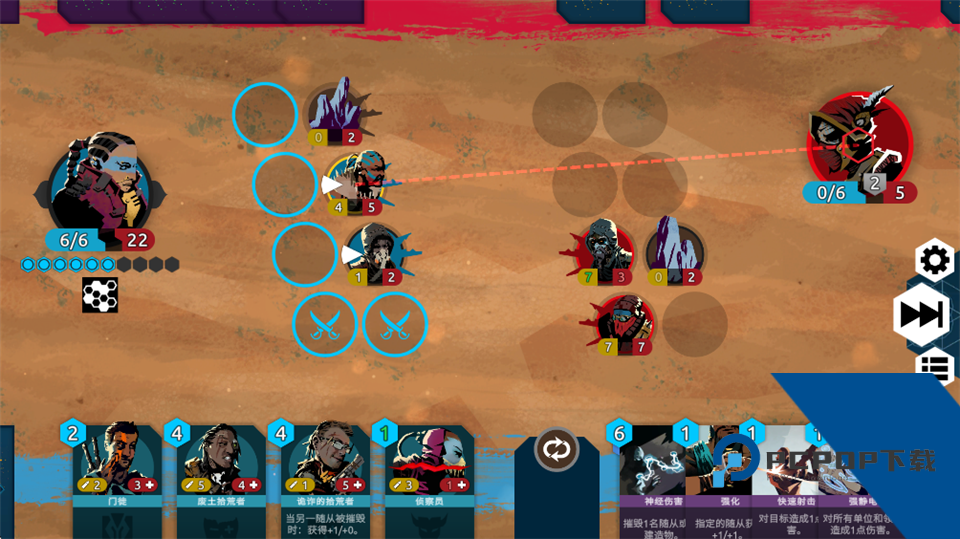End turn with the fast-forward button
This screenshot has width=960, height=539.
point(921,315)
